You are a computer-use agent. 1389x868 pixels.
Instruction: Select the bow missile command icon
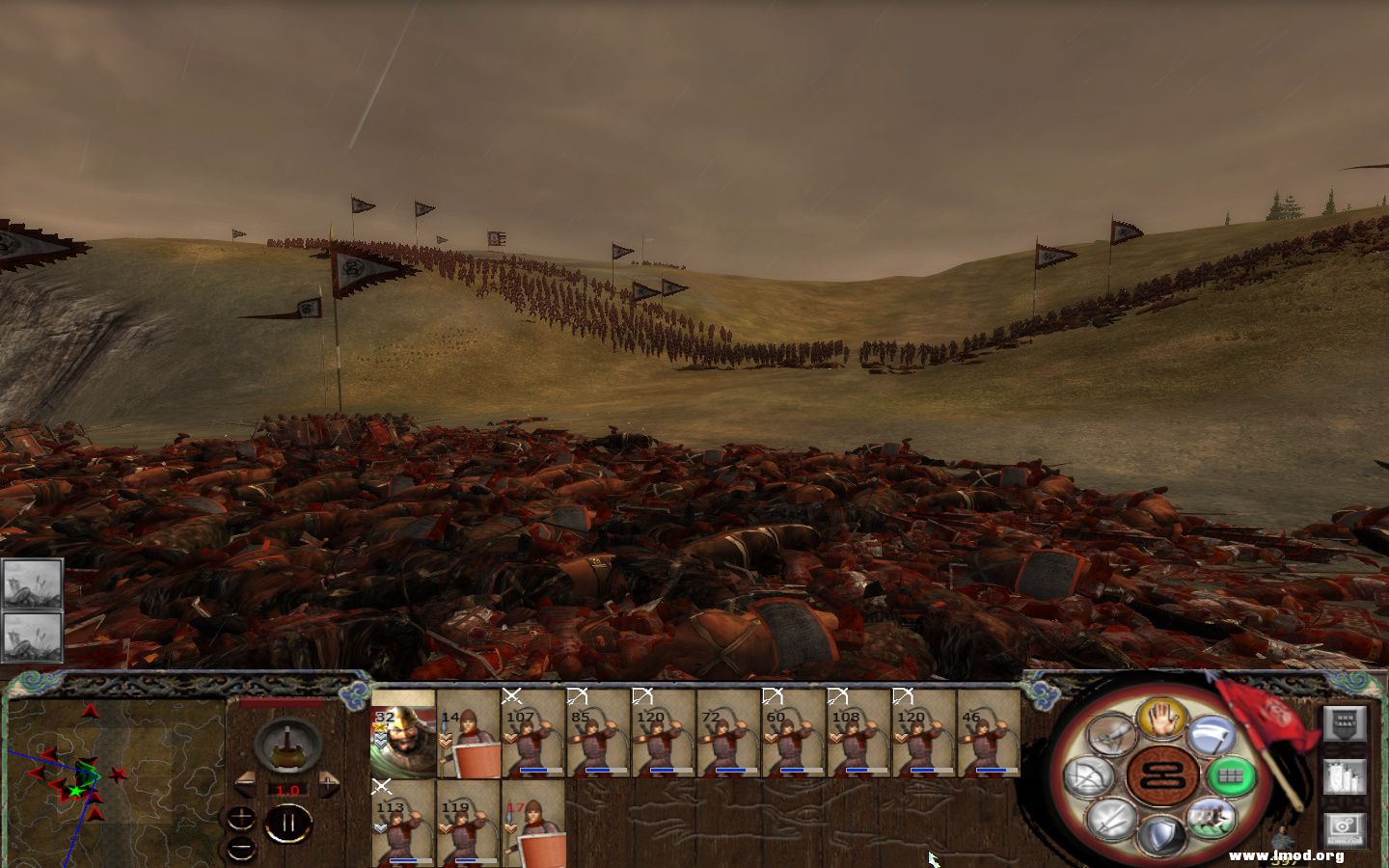(x=1091, y=776)
